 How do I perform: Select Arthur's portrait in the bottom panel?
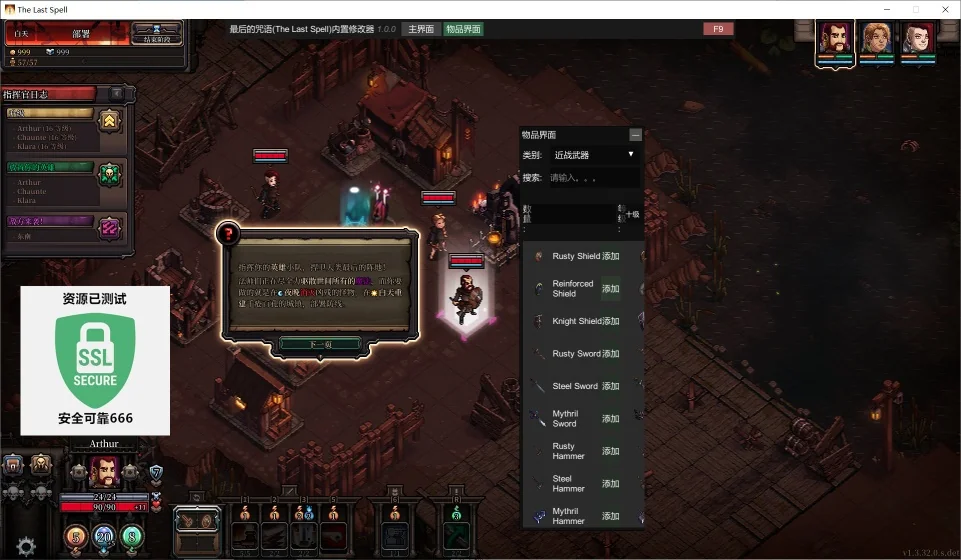(104, 471)
